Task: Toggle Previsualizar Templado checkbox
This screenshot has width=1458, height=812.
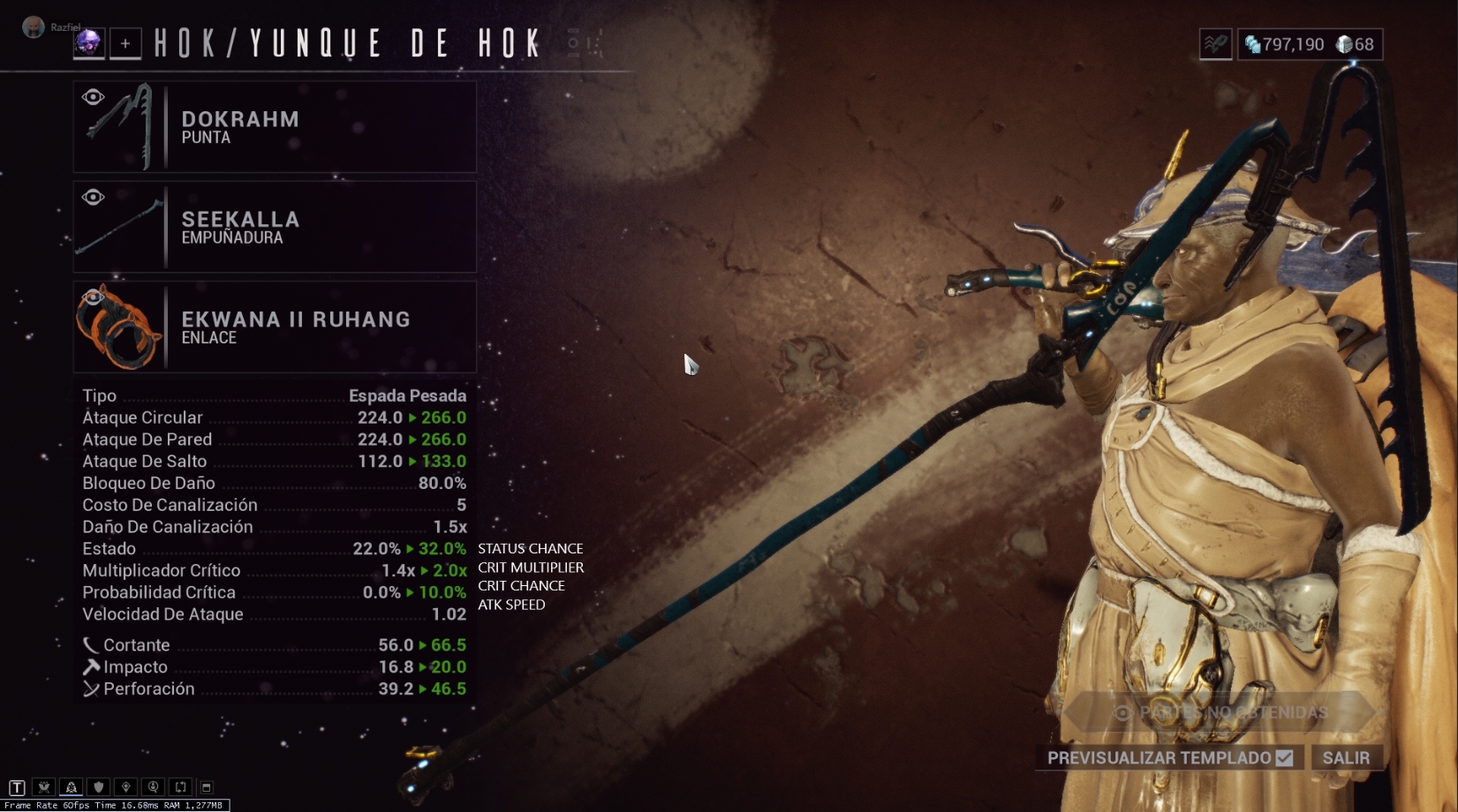Action: point(1285,758)
